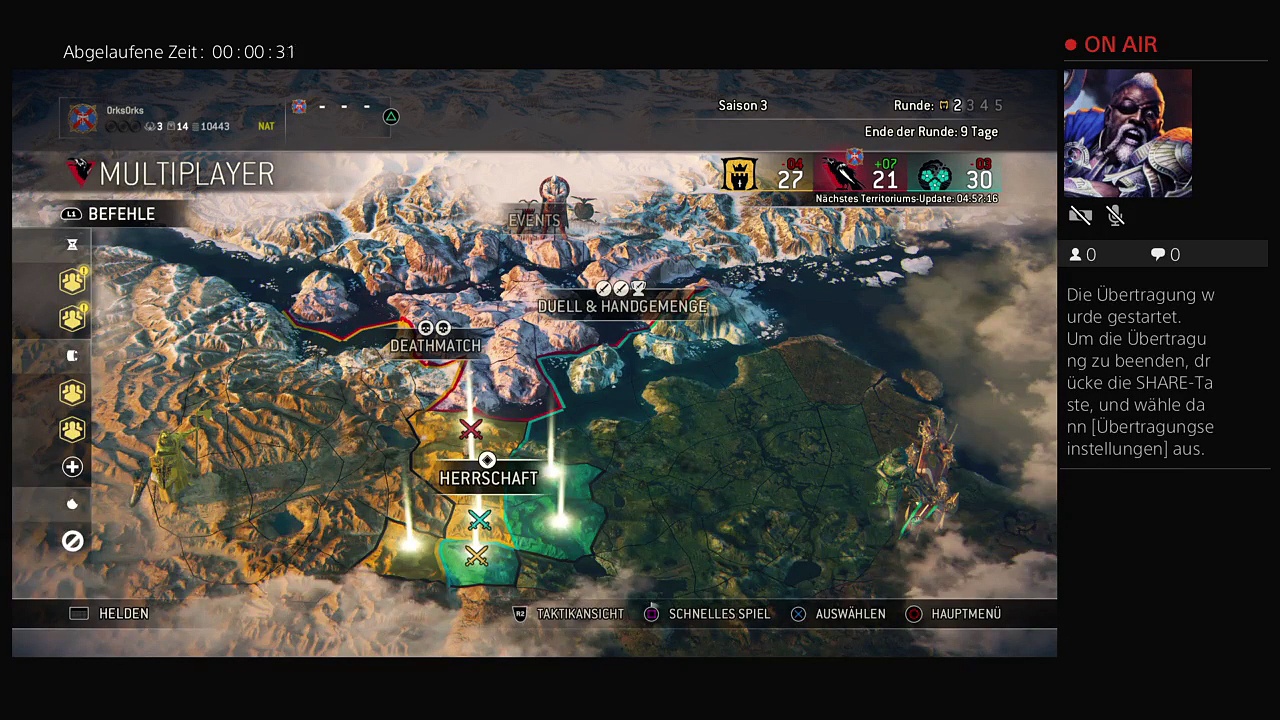Pick the golden crossed-swords map marker
Viewport: 1280px width, 720px height.
coord(476,555)
